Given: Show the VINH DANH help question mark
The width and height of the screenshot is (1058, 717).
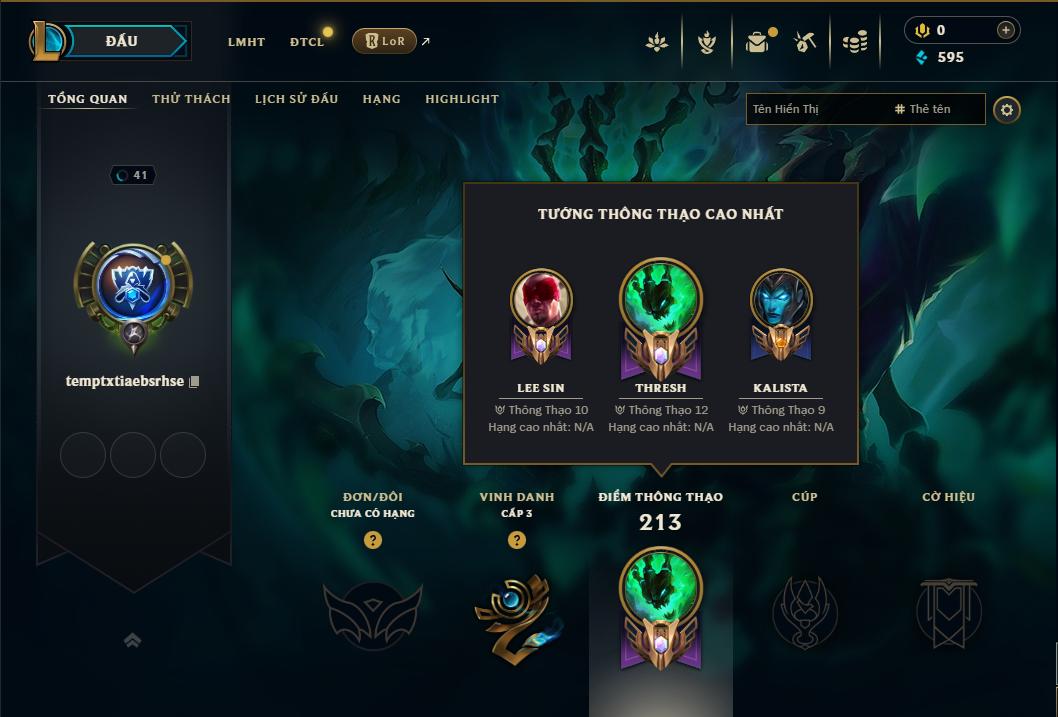Looking at the screenshot, I should [x=517, y=540].
